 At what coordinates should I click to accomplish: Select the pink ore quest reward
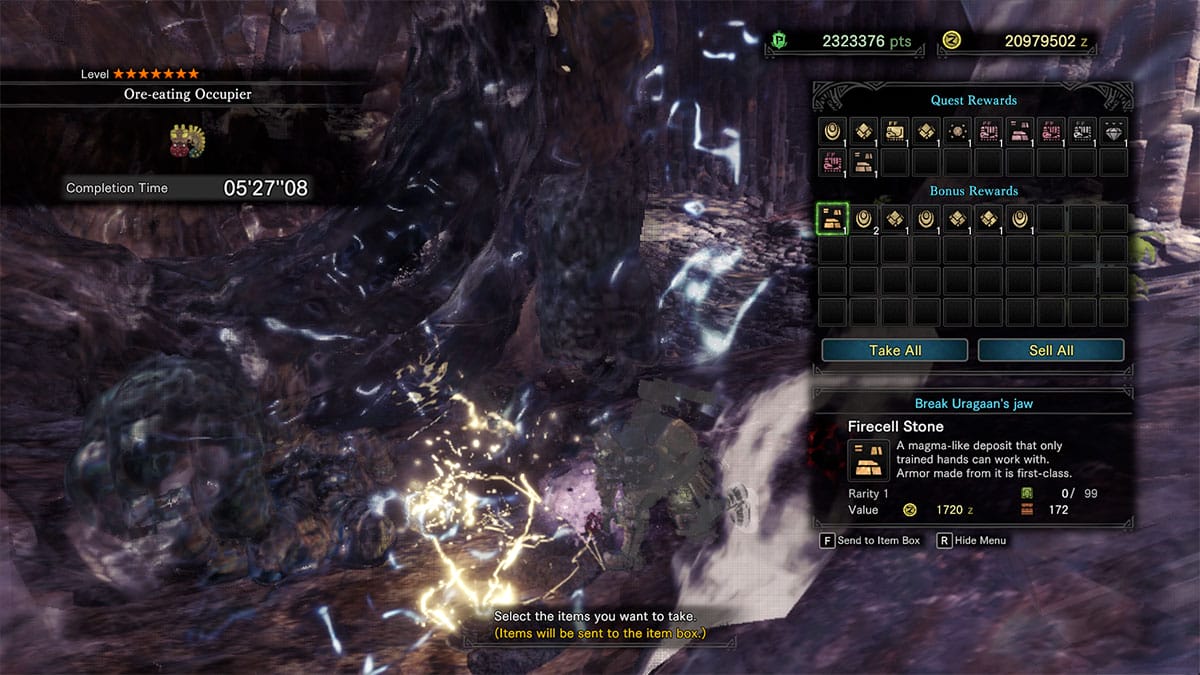click(1019, 130)
